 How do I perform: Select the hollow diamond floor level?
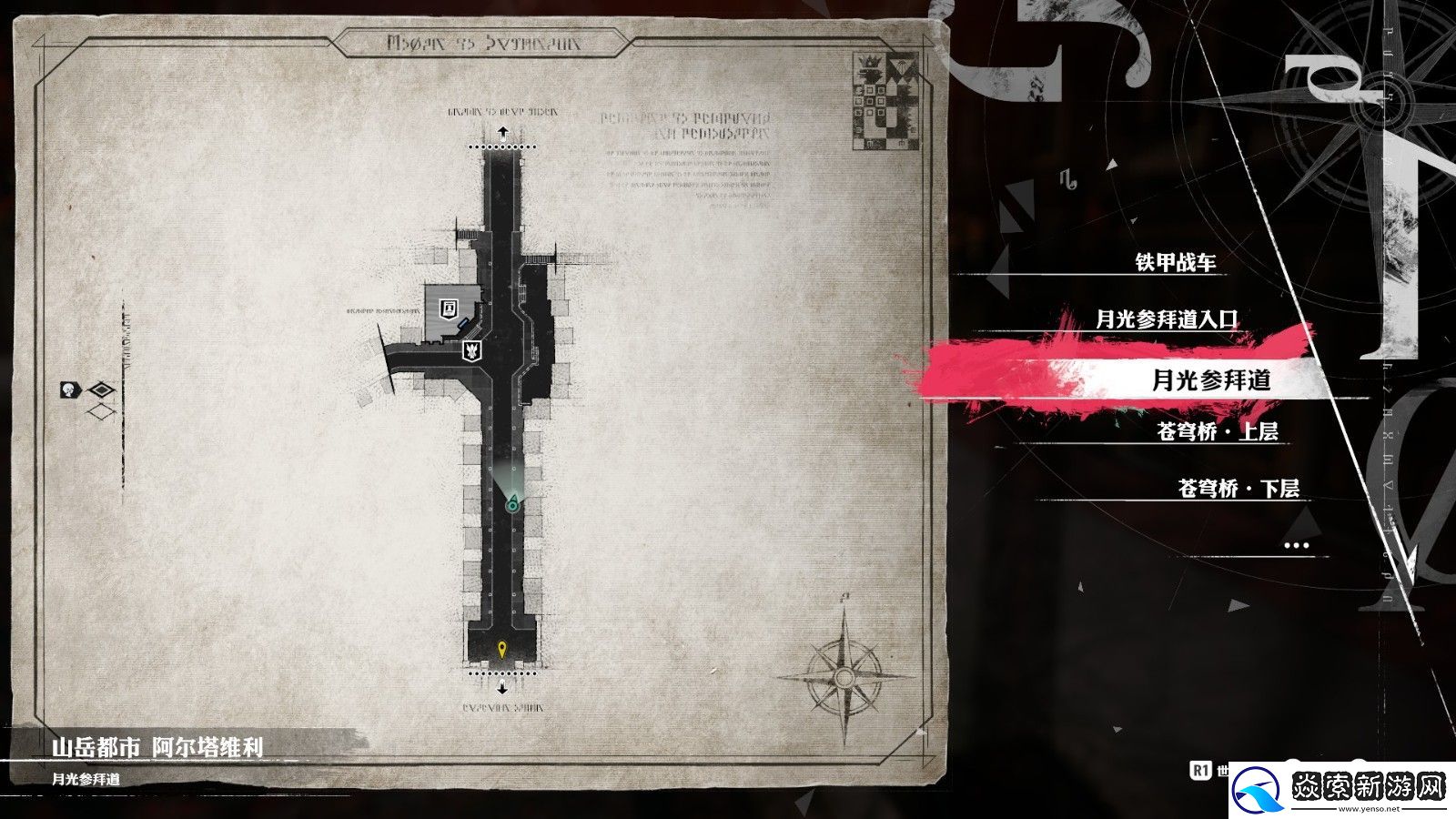coord(101,412)
